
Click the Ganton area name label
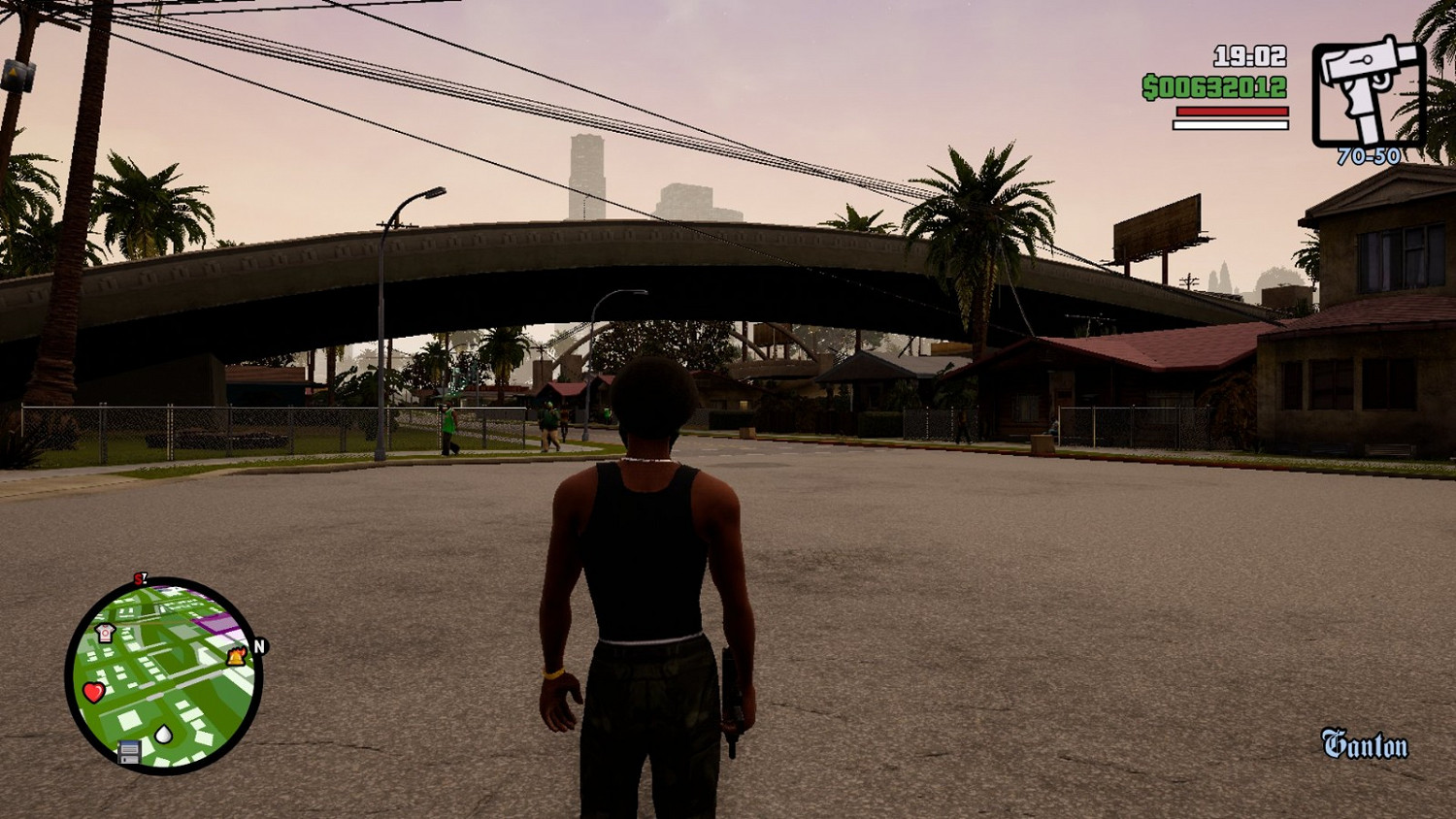(x=1363, y=743)
